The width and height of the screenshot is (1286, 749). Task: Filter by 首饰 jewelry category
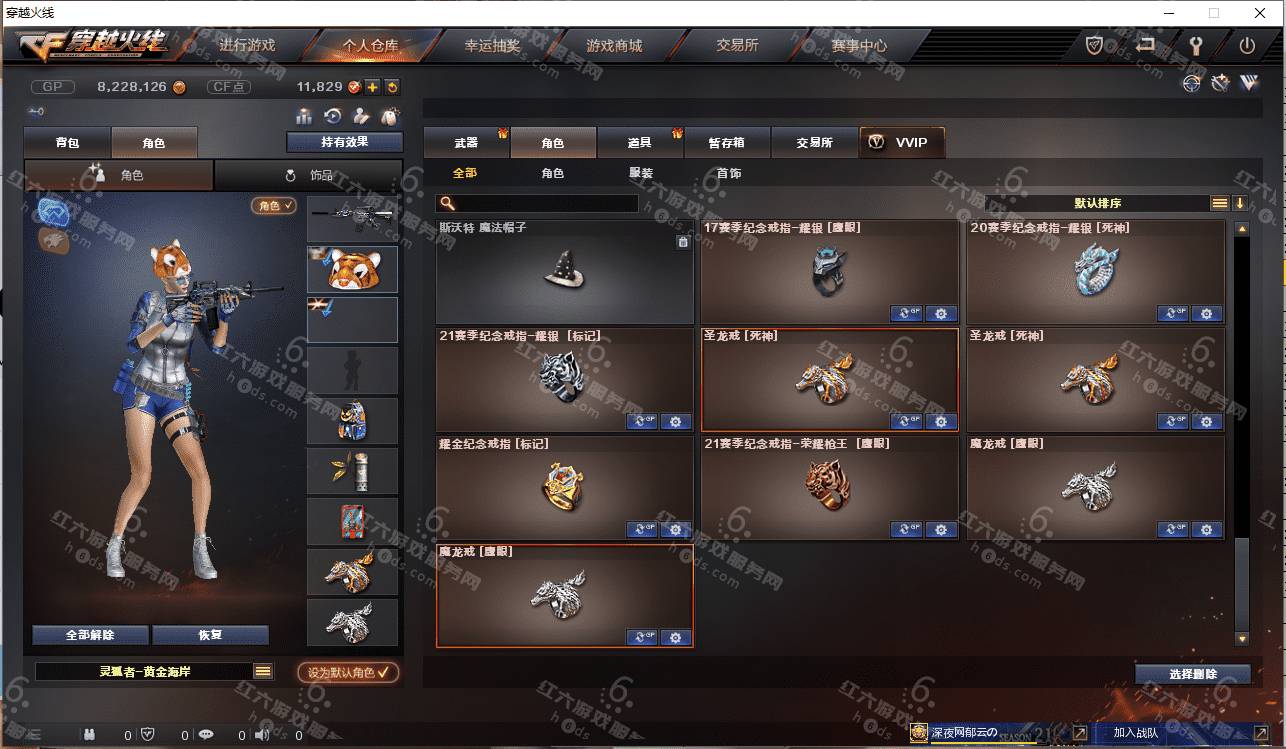point(729,173)
